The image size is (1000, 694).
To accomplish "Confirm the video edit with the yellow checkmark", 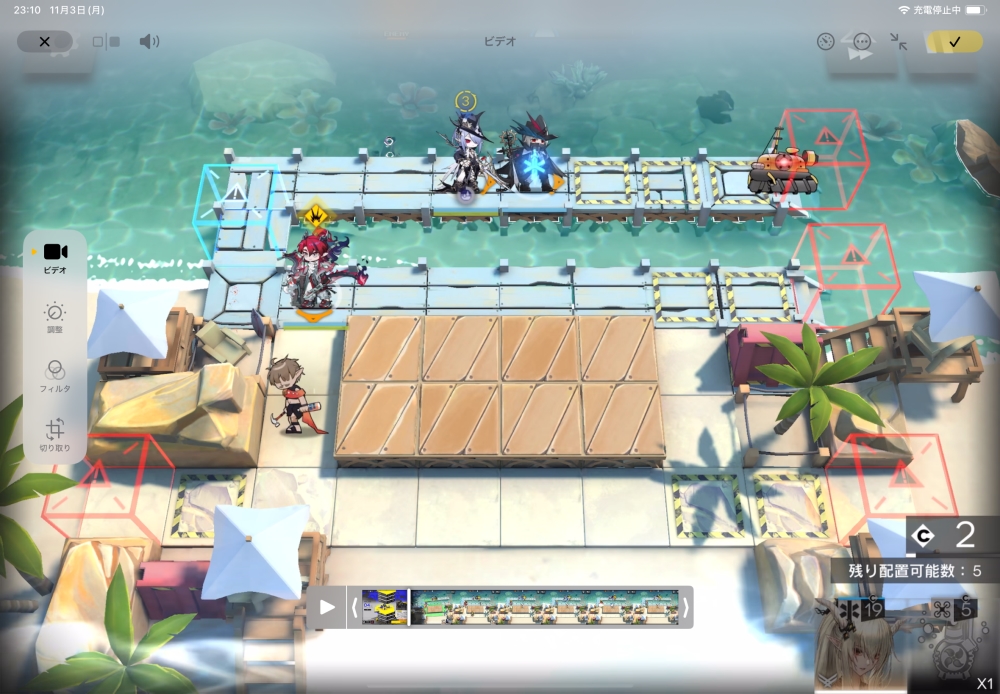I will (x=954, y=42).
